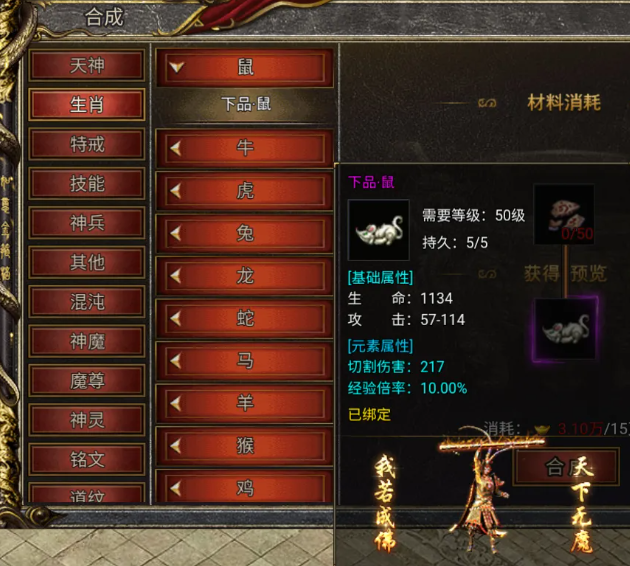The image size is (630, 566).
Task: Collapse the 鼠 zodiac group
Action: pyautogui.click(x=245, y=68)
